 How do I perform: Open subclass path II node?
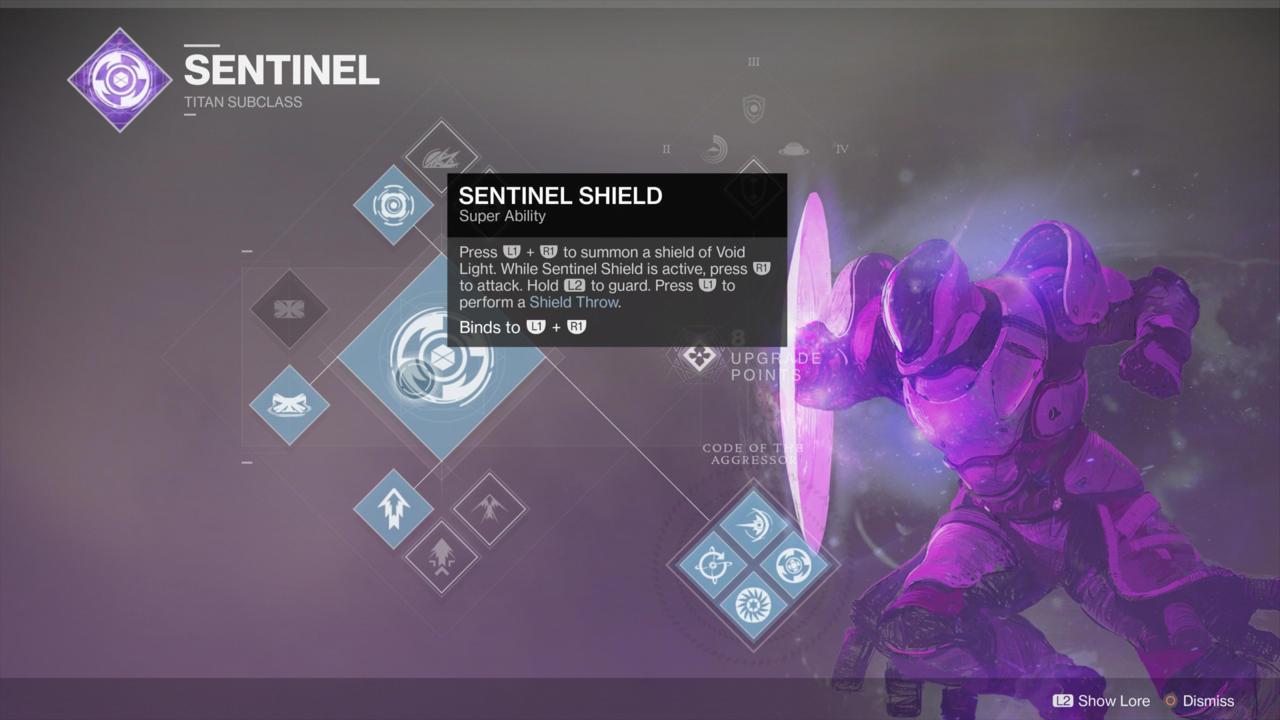pos(714,147)
